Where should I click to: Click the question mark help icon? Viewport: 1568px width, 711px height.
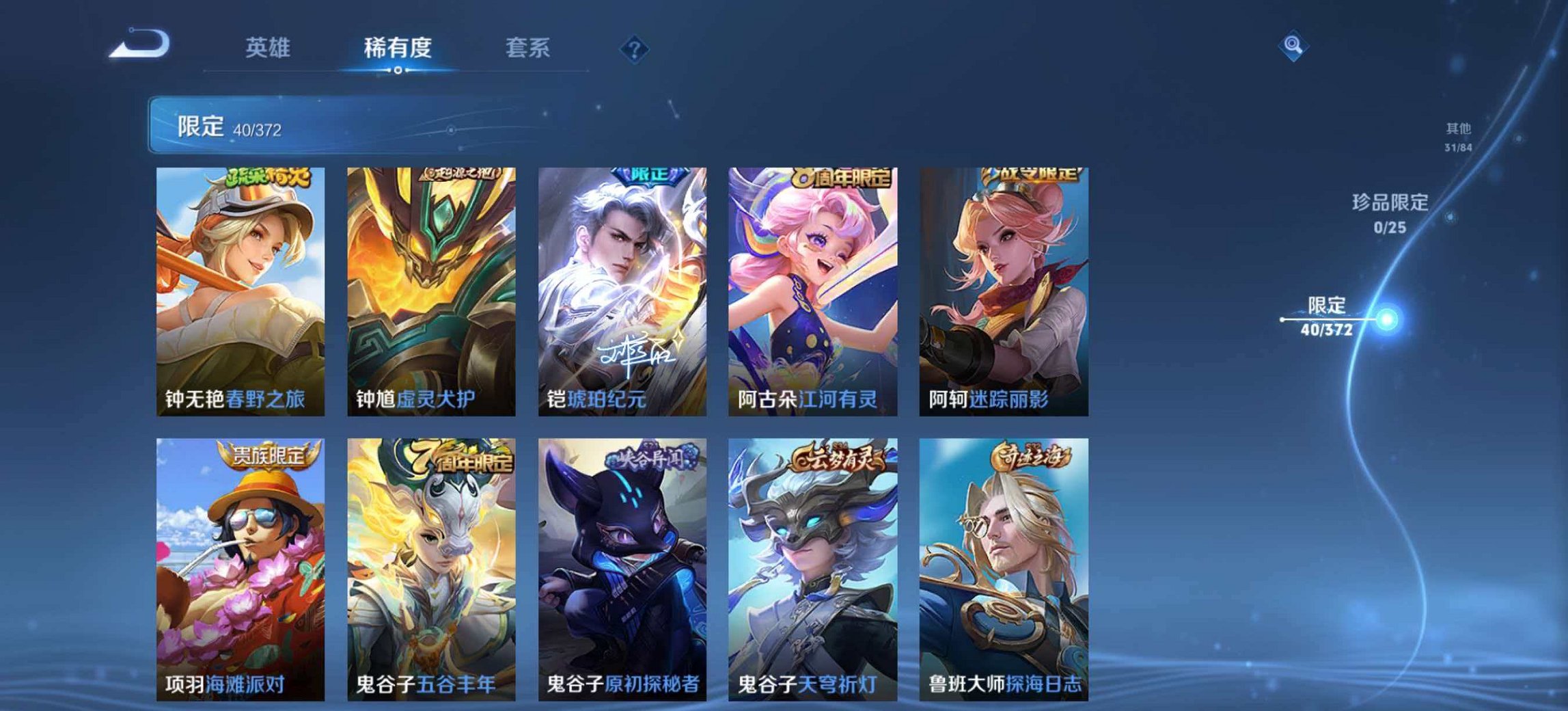(x=635, y=49)
